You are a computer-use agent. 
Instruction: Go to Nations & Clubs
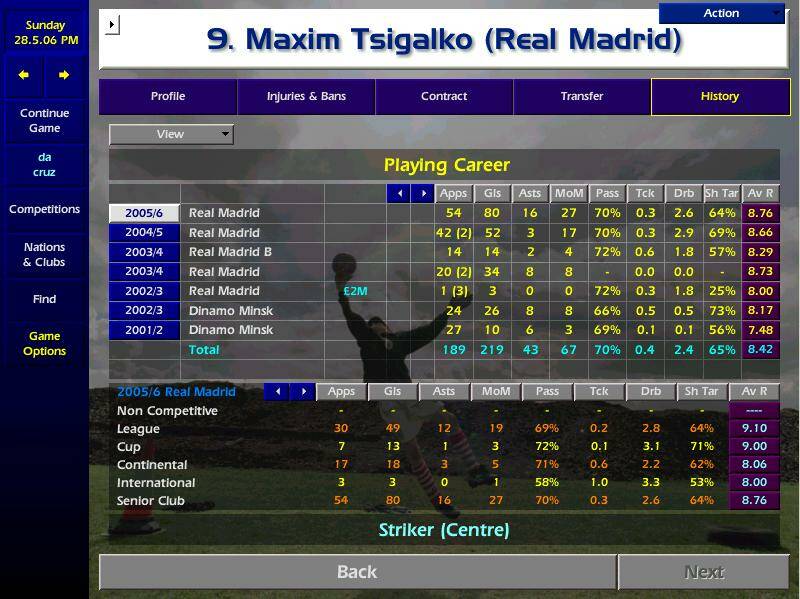(x=44, y=255)
